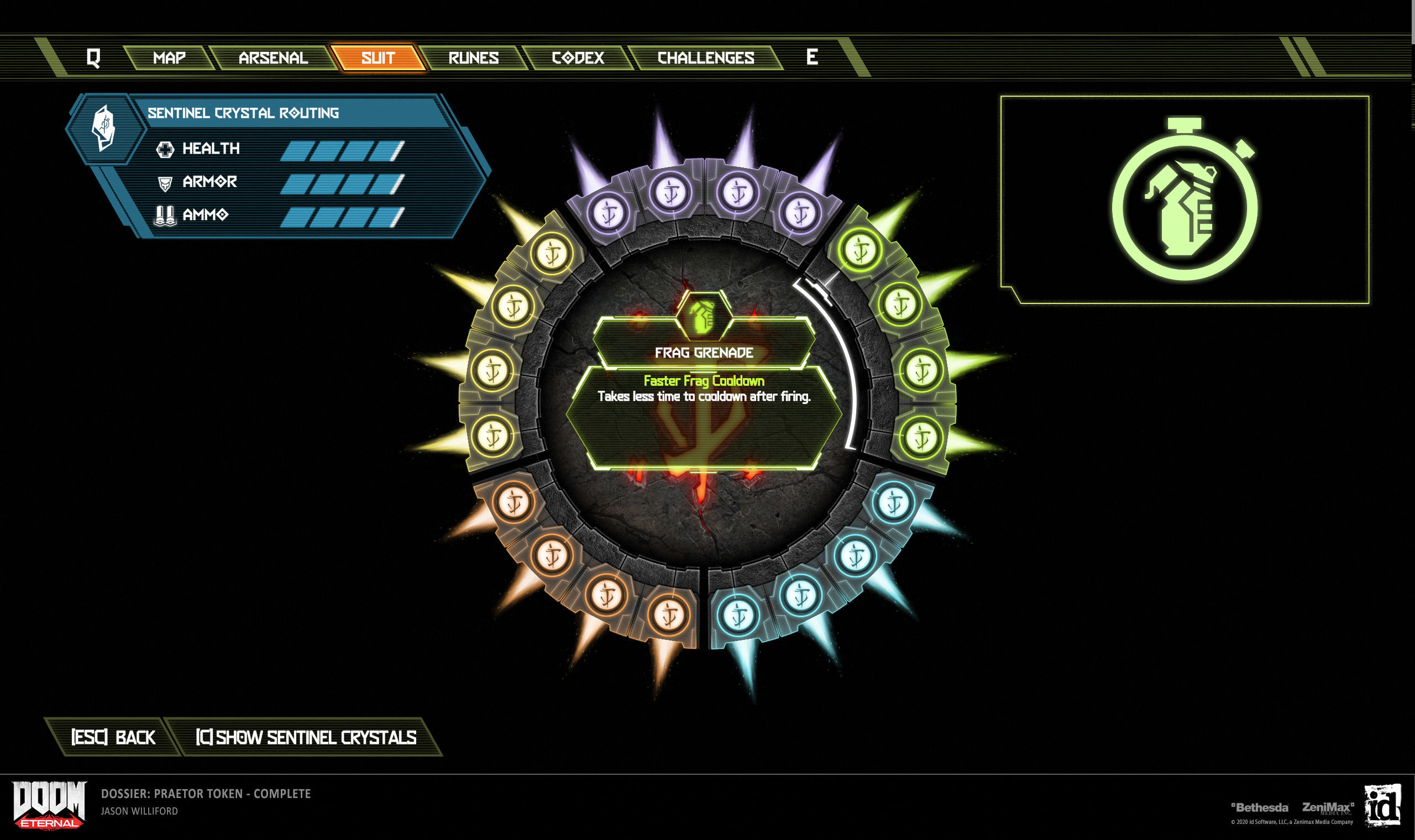Go to the Runes tab

pos(473,57)
